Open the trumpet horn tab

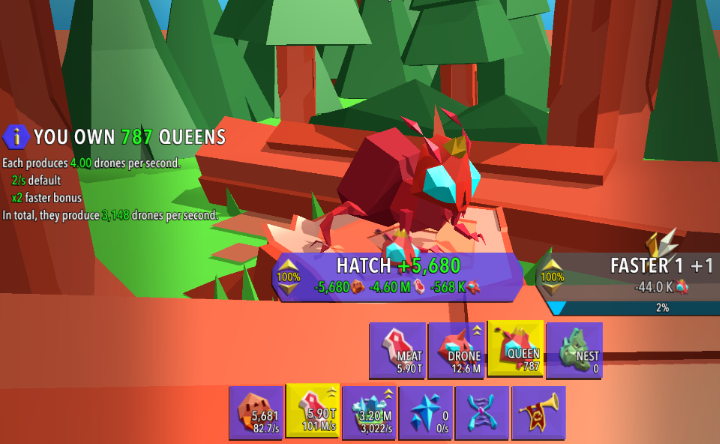pos(538,412)
